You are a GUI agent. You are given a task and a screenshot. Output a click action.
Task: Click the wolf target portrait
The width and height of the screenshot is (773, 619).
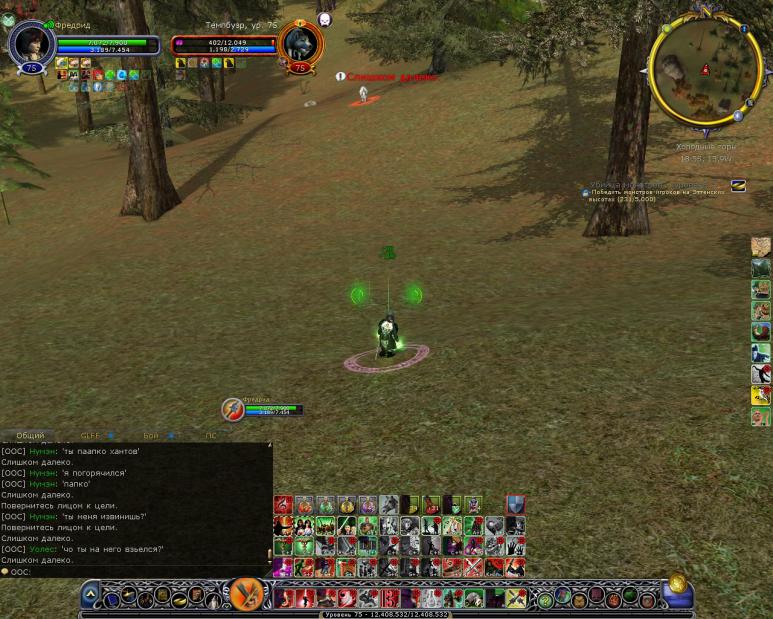(299, 42)
